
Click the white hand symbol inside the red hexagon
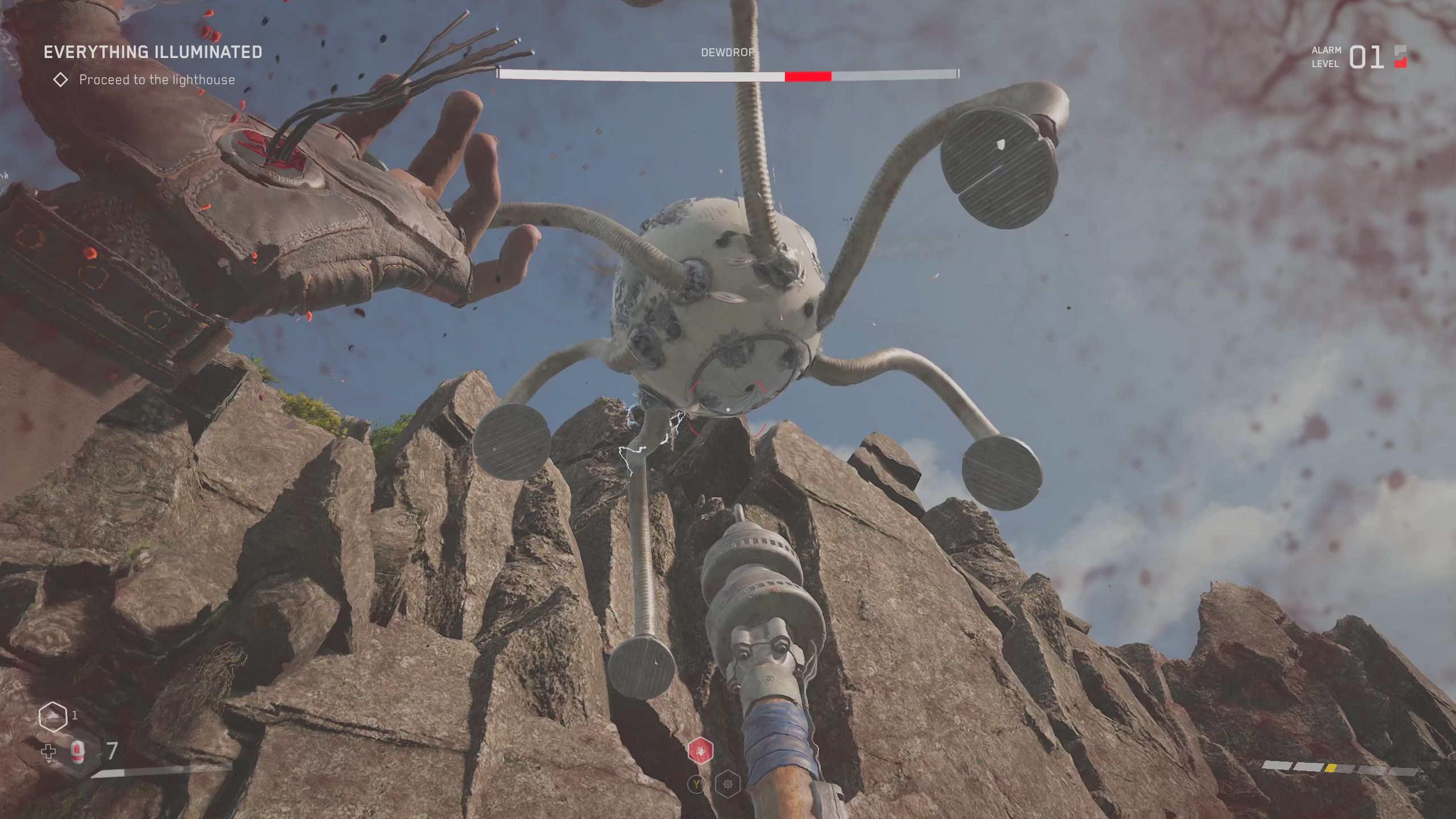tap(700, 751)
